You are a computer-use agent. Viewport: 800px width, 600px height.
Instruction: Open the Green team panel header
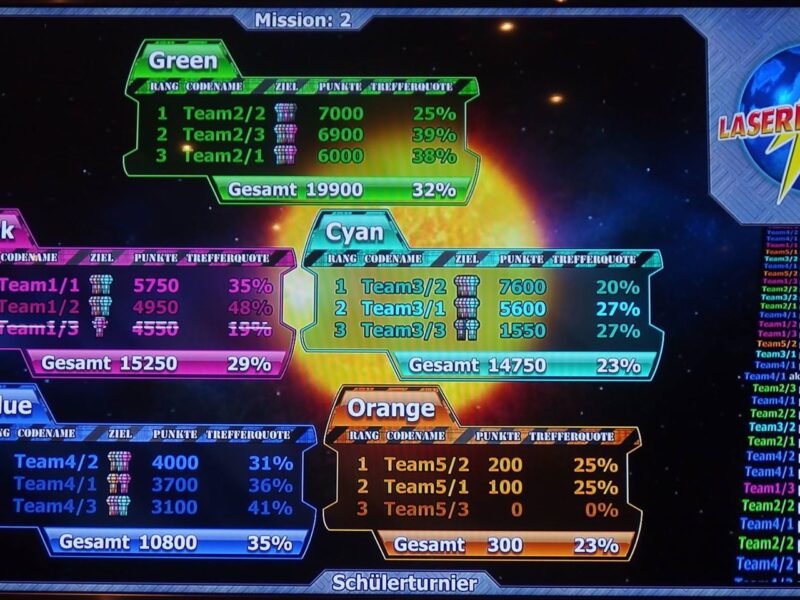(x=183, y=61)
